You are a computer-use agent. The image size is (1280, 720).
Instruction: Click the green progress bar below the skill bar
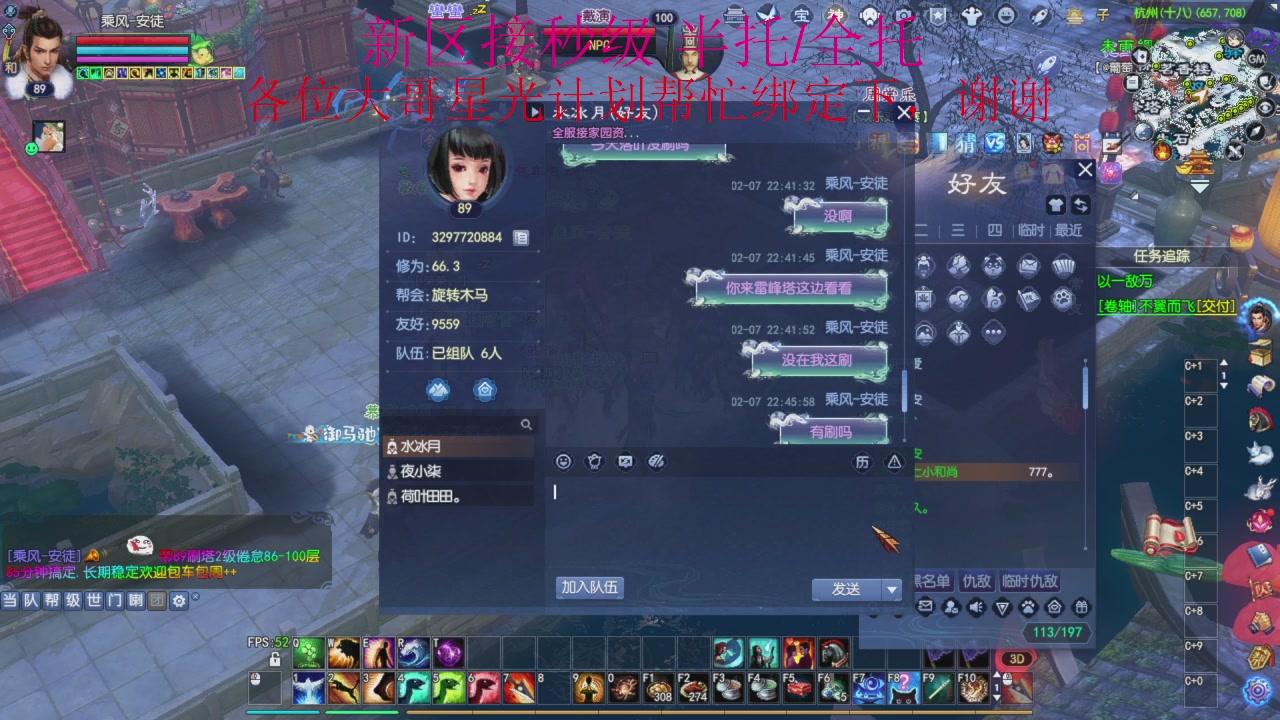(362, 712)
